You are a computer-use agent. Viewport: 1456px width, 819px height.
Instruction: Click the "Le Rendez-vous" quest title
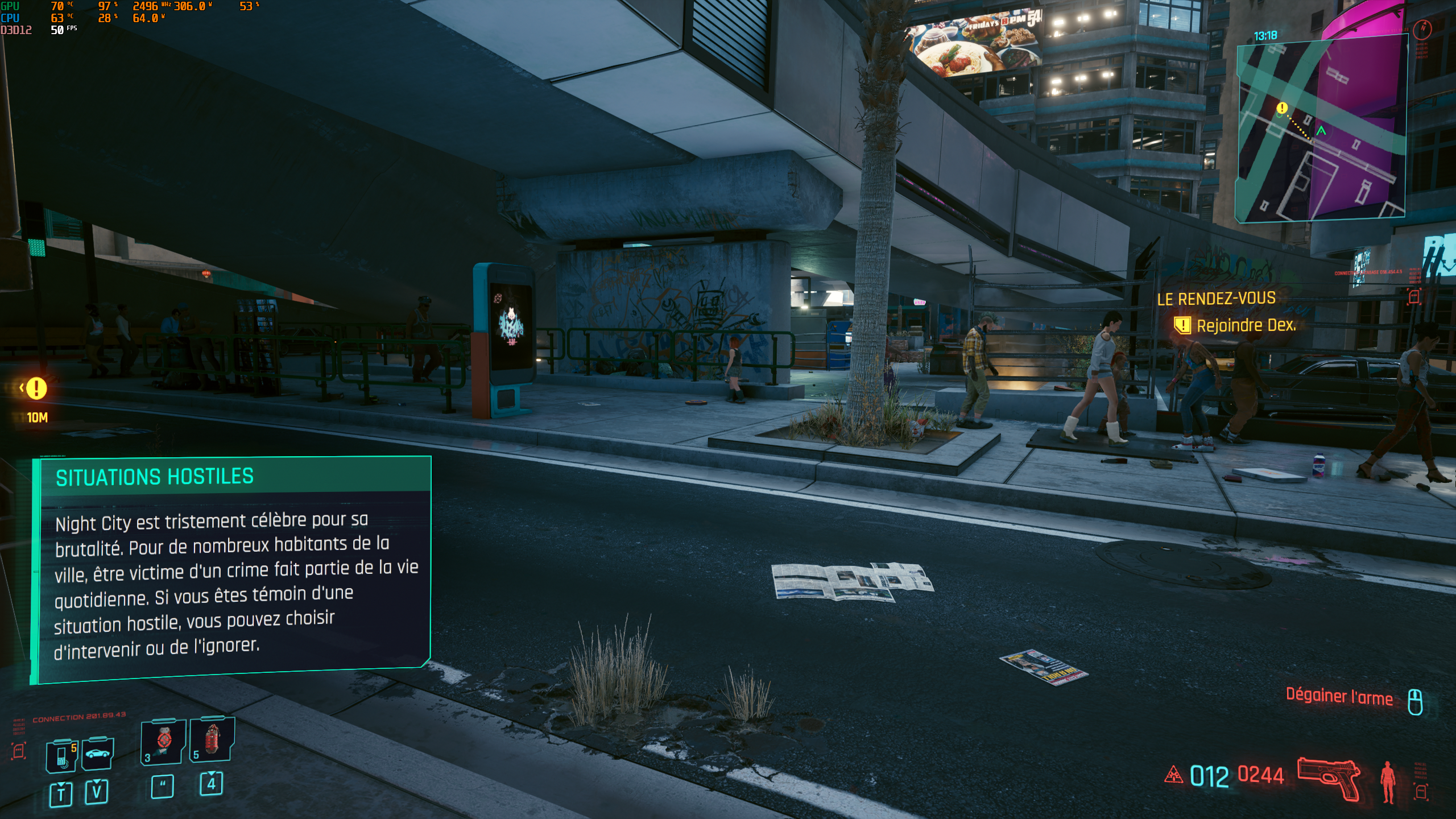point(1216,299)
